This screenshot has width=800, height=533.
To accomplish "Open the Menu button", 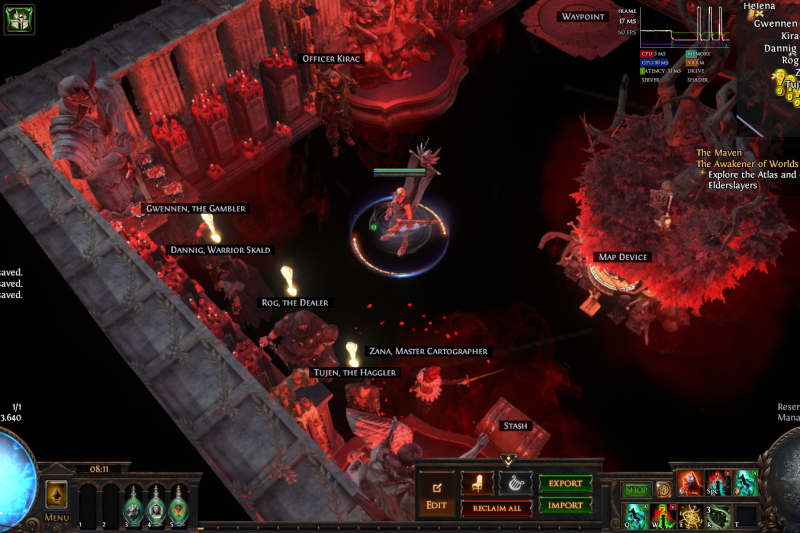I will click(56, 518).
